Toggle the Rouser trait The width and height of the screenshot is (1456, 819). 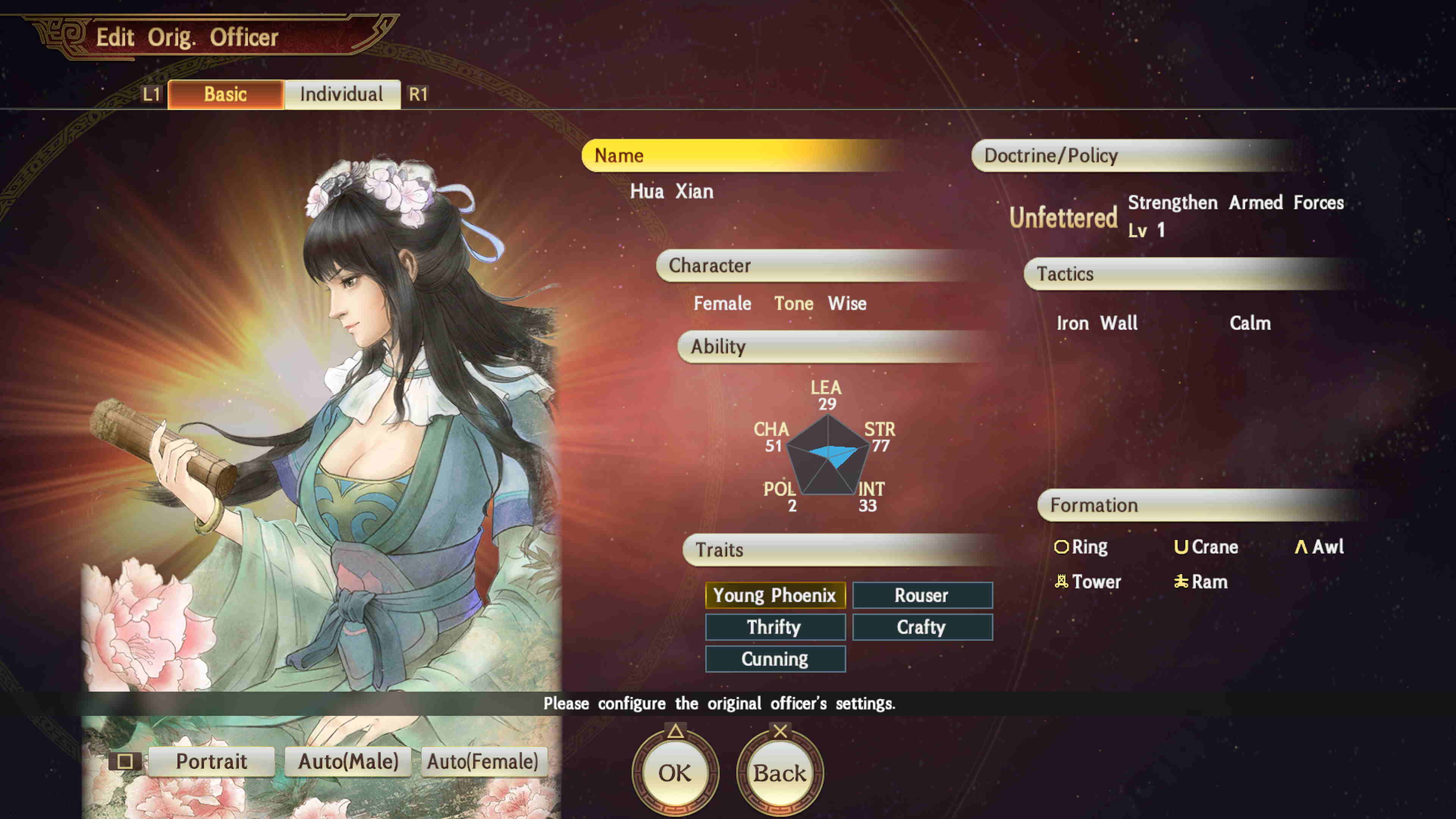pyautogui.click(x=922, y=595)
